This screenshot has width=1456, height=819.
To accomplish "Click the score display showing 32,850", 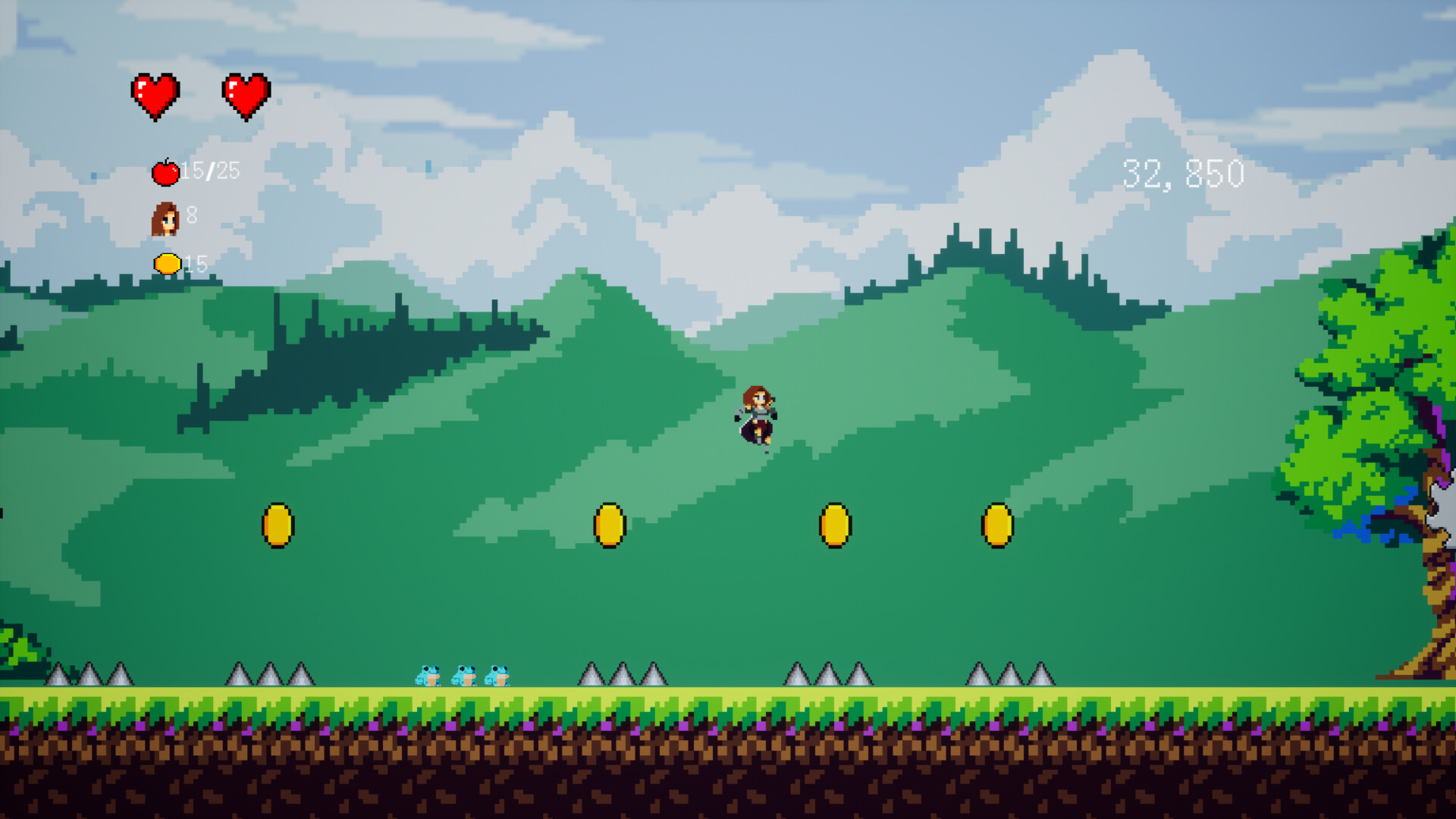I will 1183,173.
